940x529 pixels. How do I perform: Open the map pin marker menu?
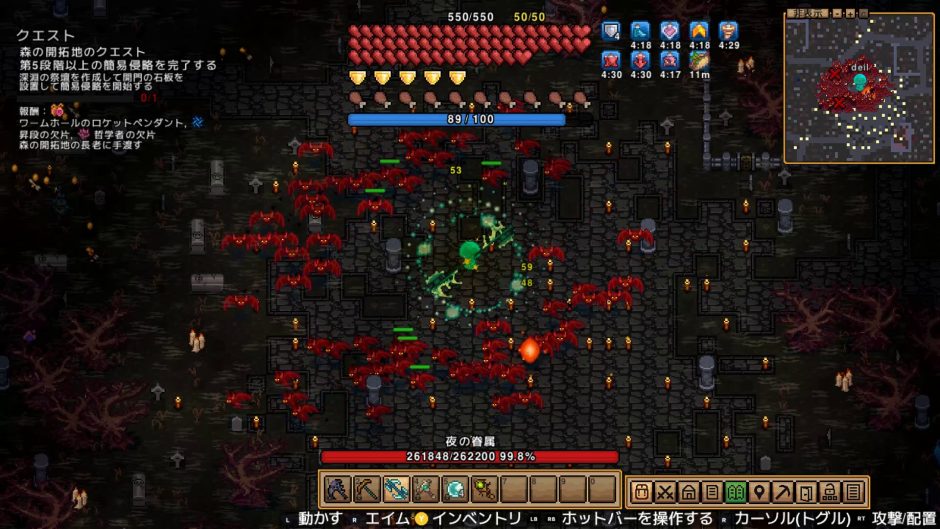759,491
